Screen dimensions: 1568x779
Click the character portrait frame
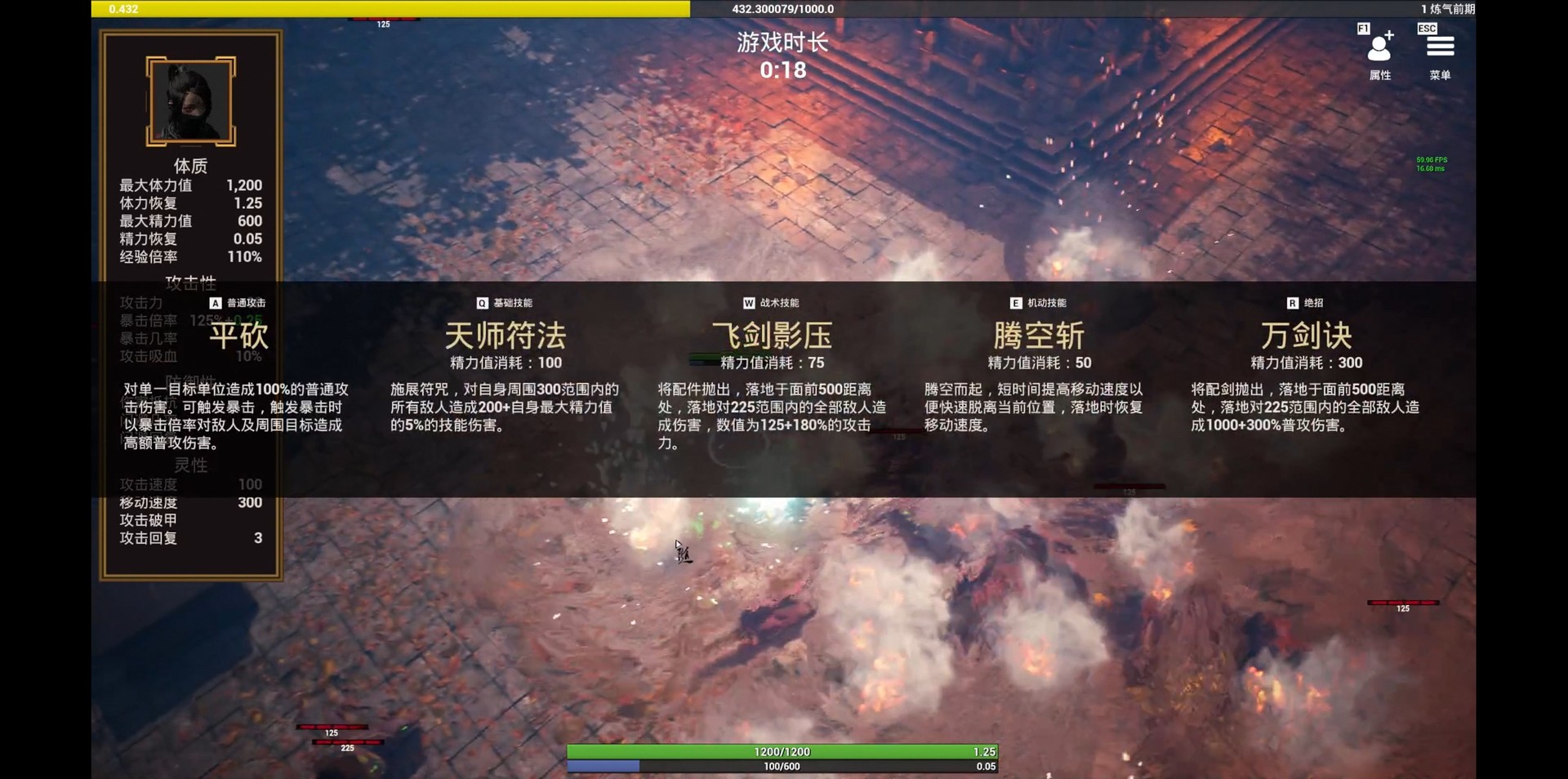click(x=189, y=100)
